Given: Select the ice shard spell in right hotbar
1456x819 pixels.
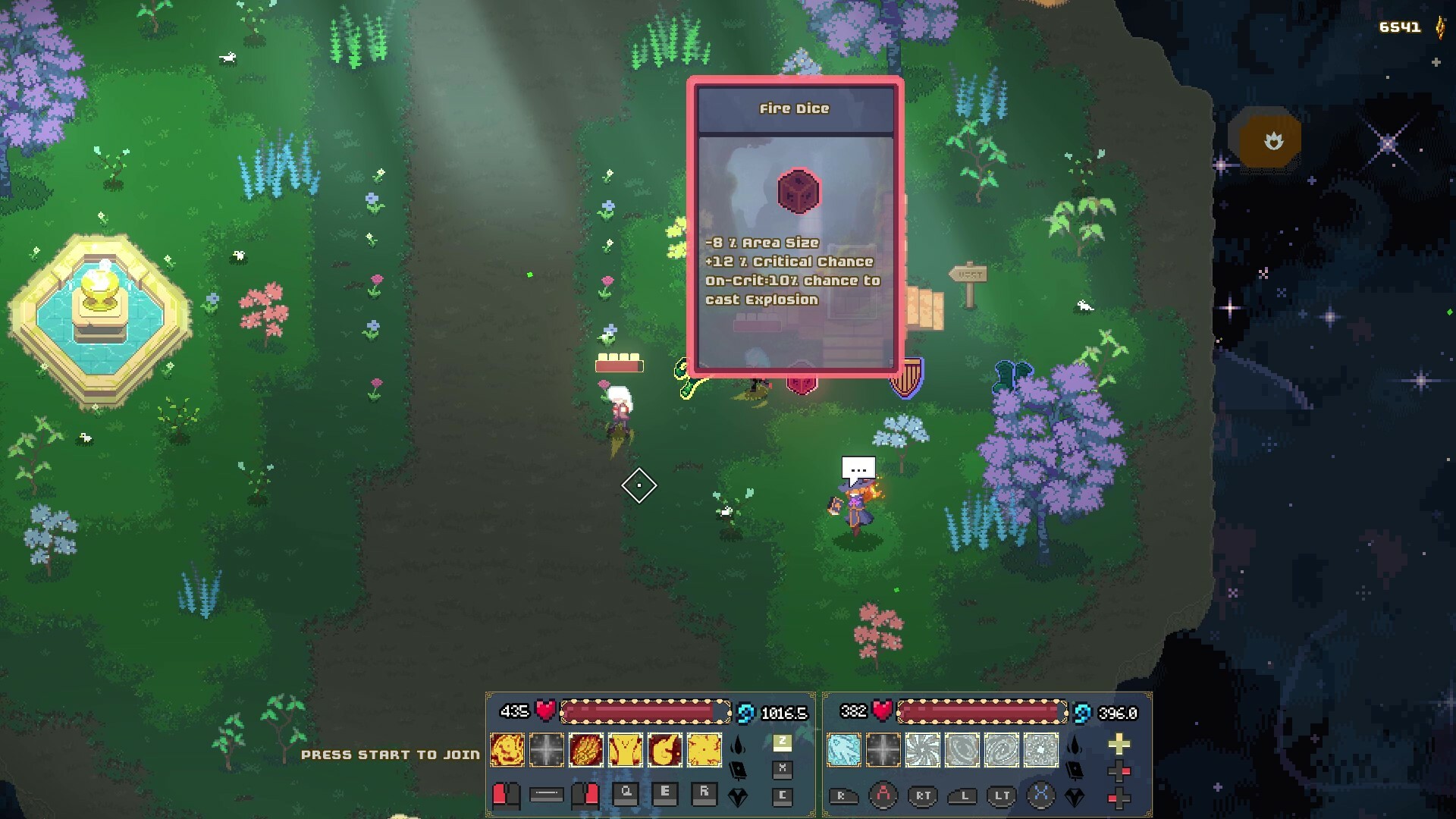Looking at the screenshot, I should [x=843, y=749].
